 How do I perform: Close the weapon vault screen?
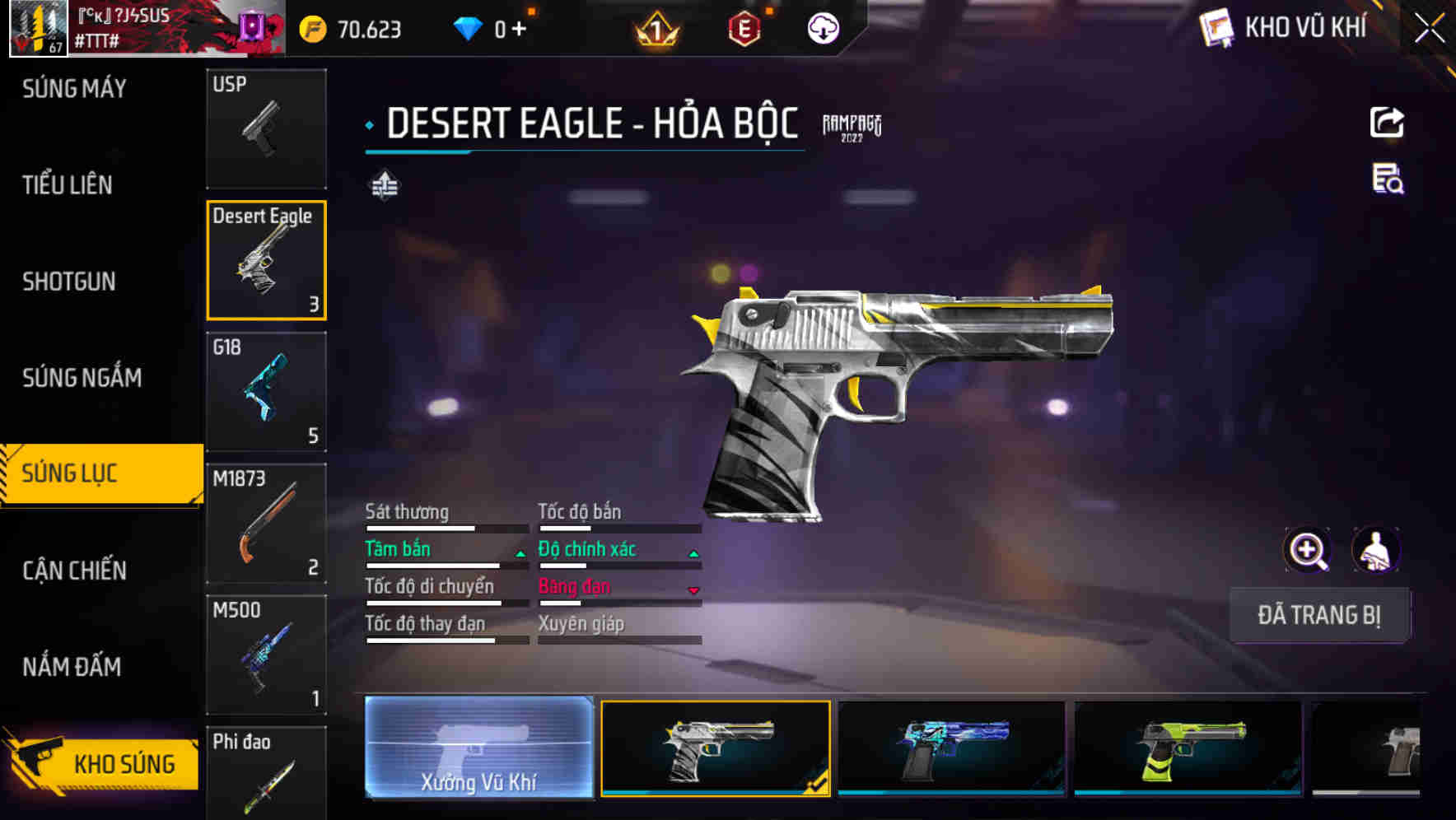click(x=1429, y=29)
